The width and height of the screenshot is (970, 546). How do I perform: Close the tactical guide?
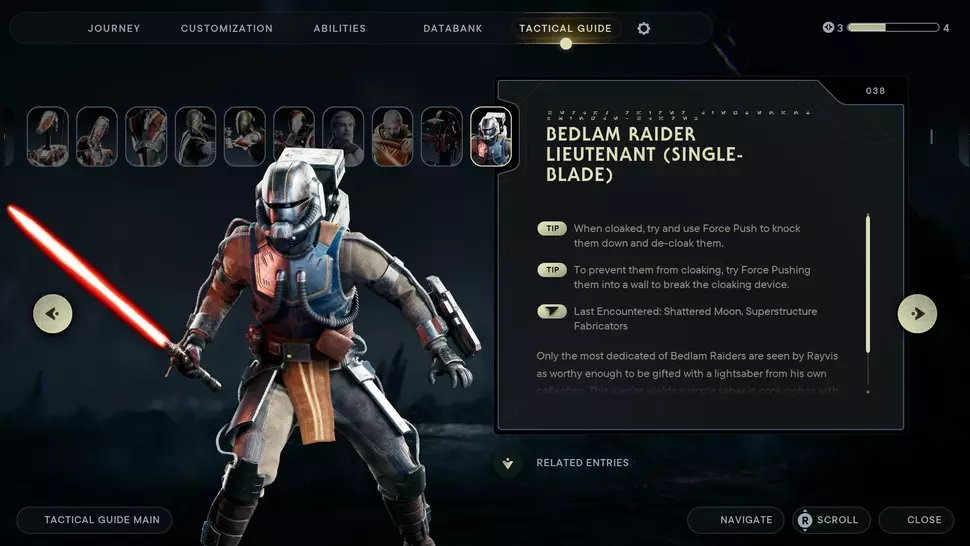click(x=916, y=520)
